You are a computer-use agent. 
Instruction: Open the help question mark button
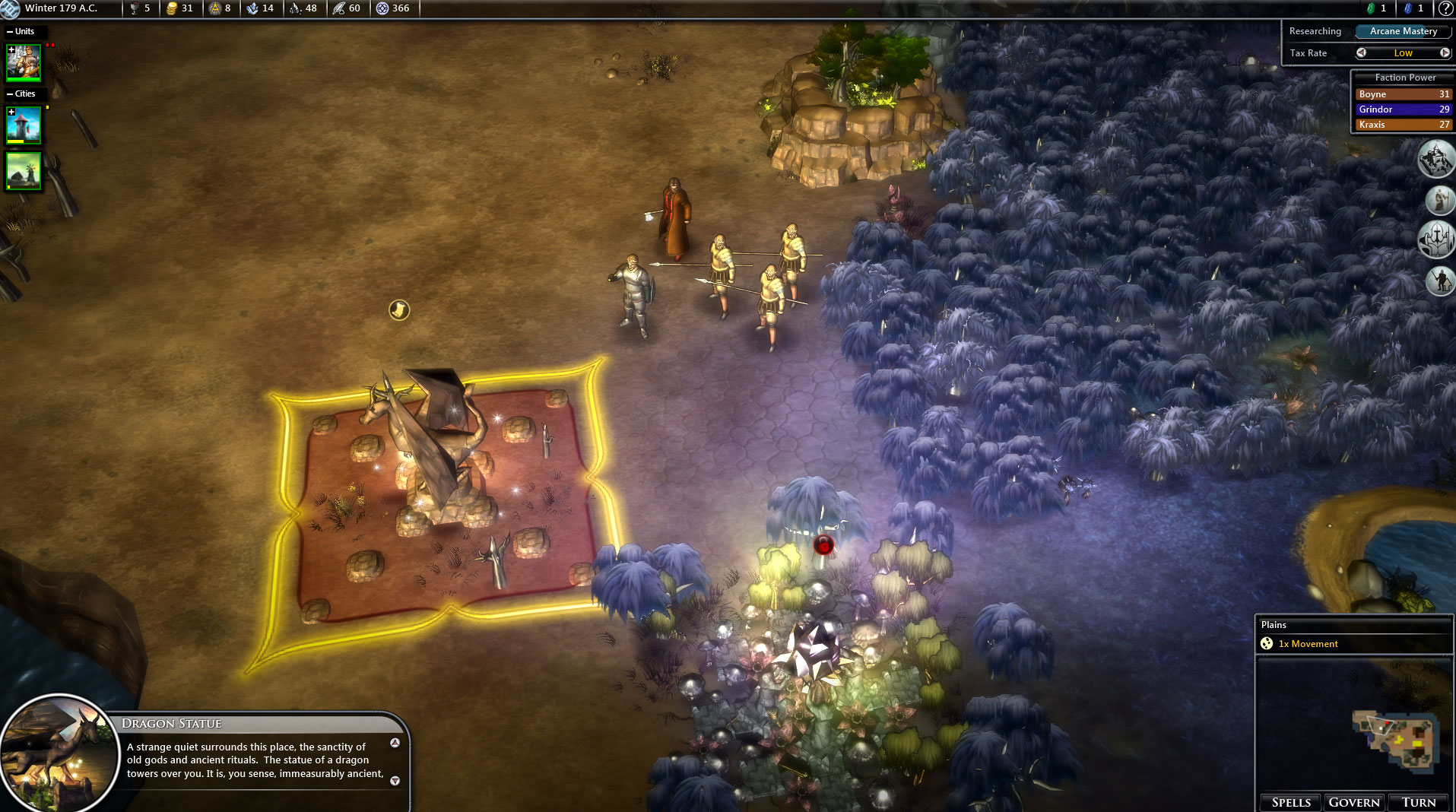[x=1445, y=8]
